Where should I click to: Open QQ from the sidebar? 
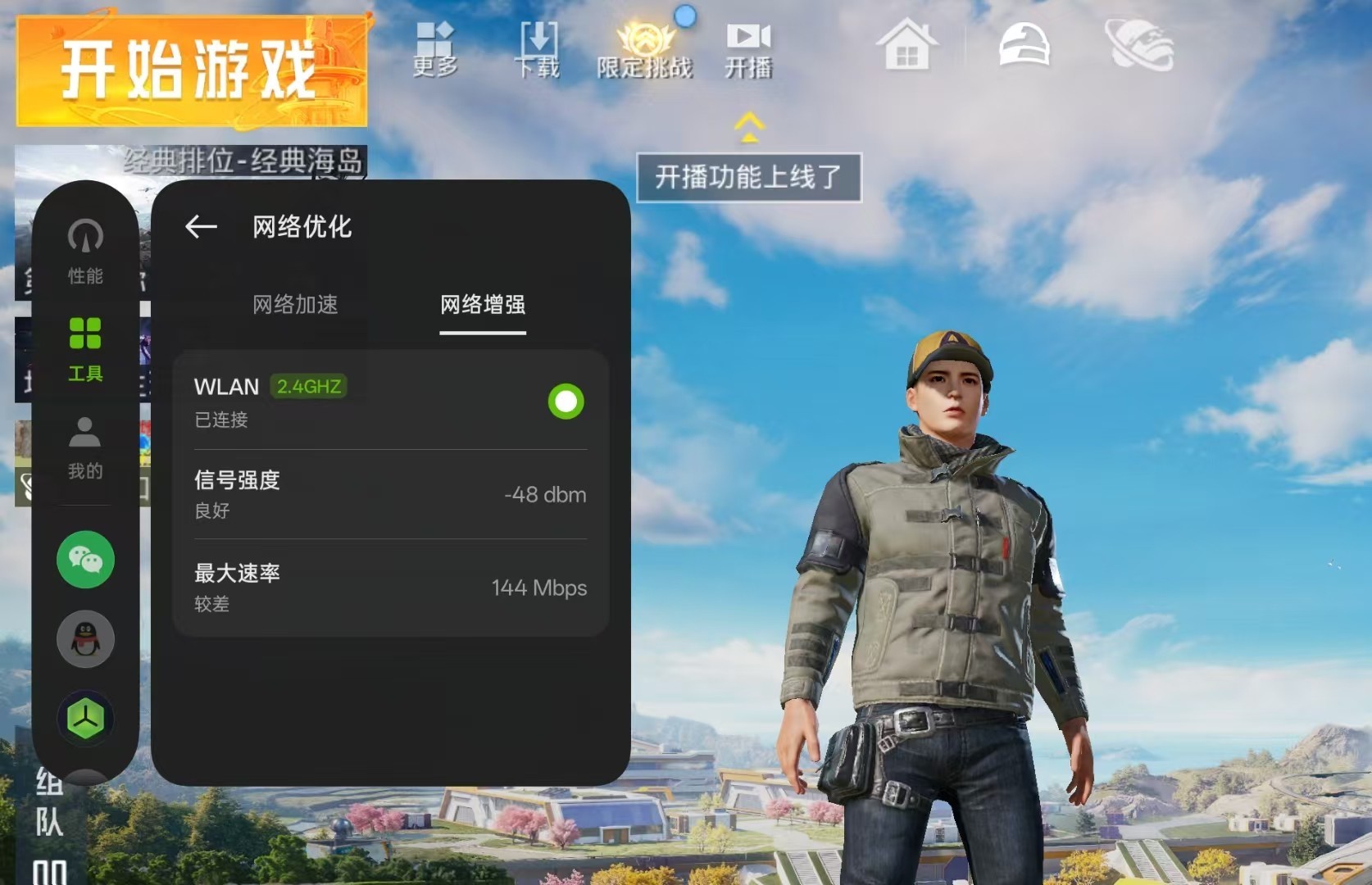pos(84,639)
